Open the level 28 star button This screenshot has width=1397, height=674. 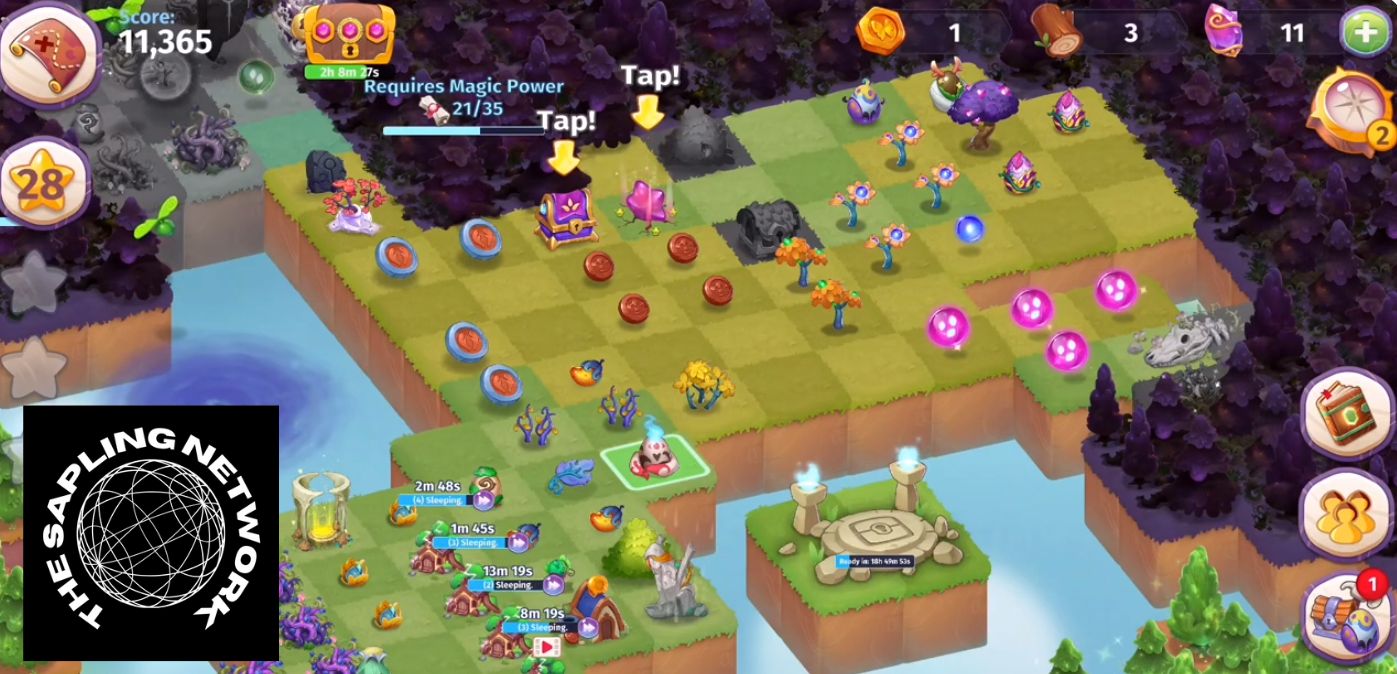(42, 182)
